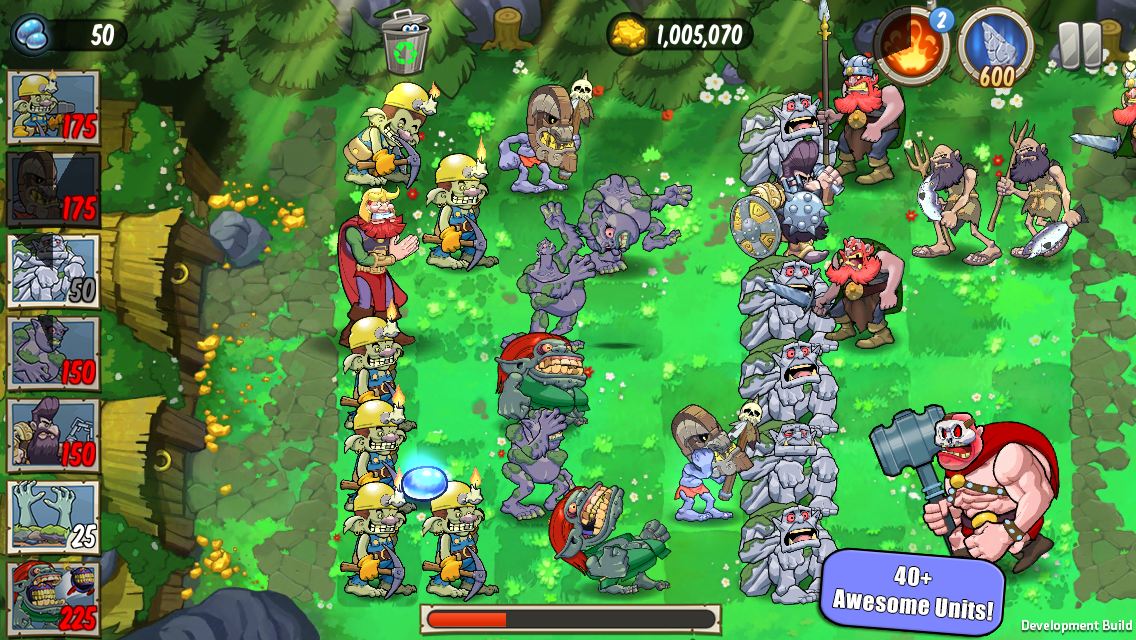Select the goblin miner unit card

[x=53, y=106]
